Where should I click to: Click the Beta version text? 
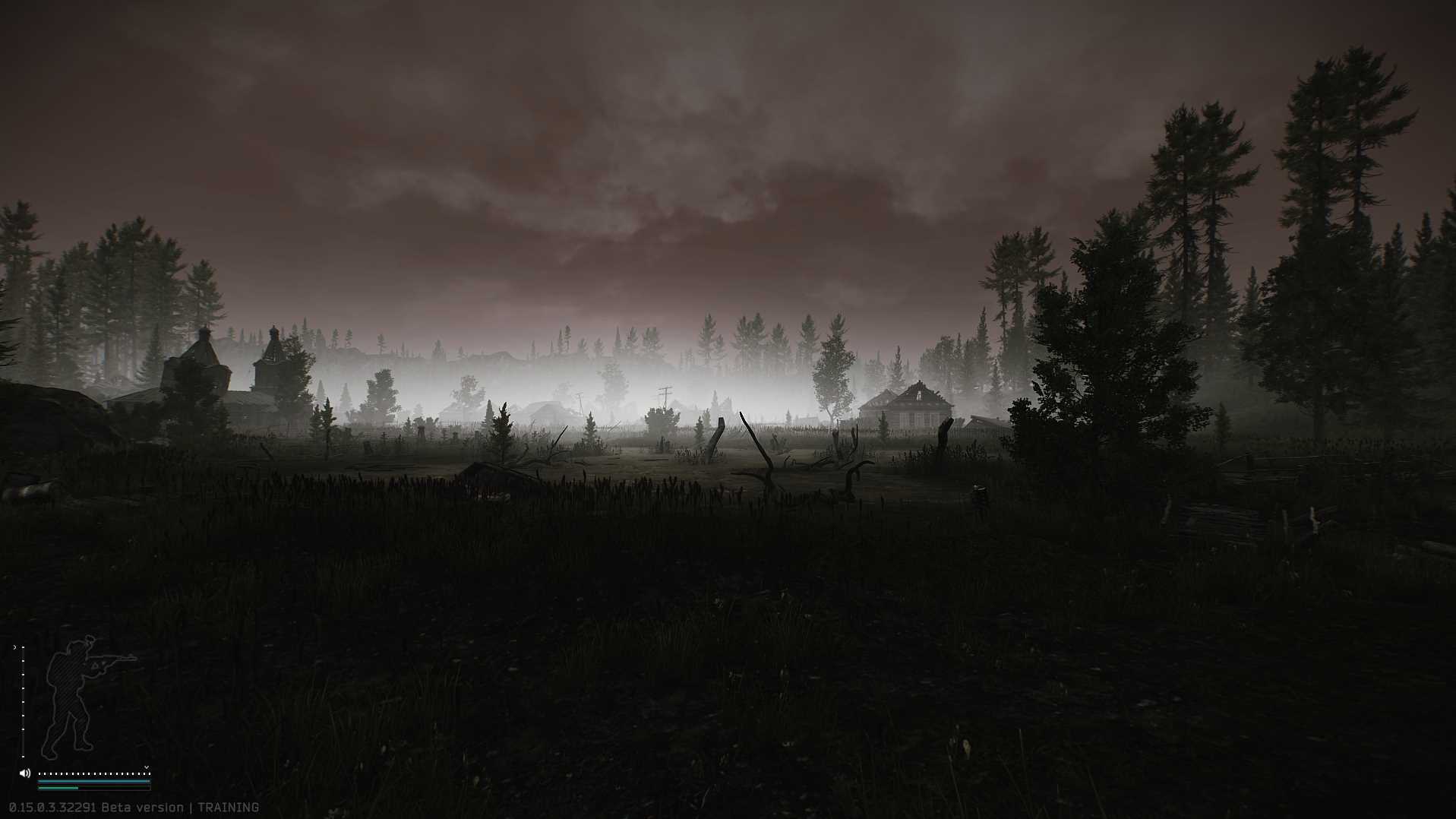pyautogui.click(x=144, y=807)
